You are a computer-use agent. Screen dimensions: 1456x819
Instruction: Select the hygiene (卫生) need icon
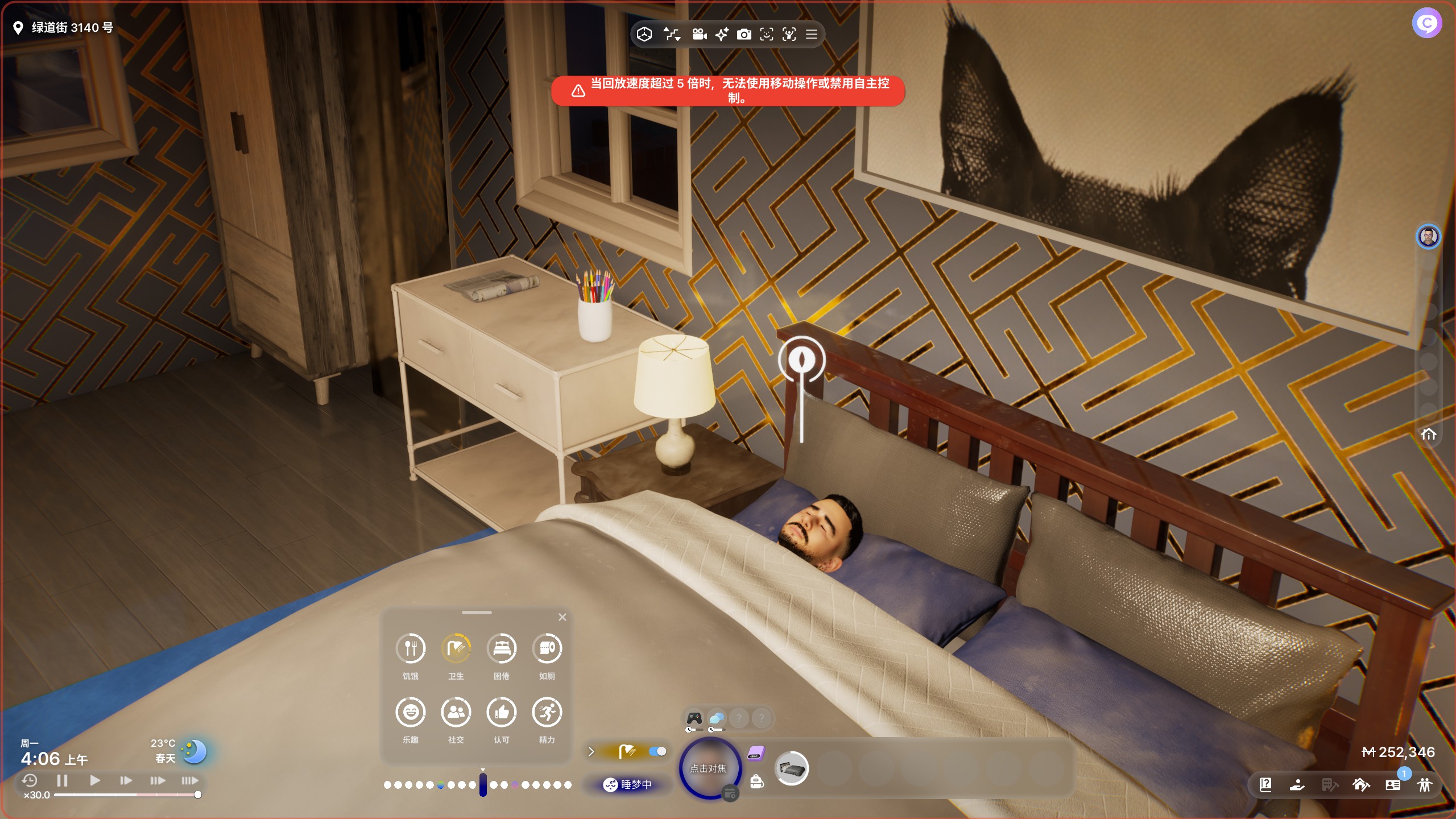coord(456,648)
